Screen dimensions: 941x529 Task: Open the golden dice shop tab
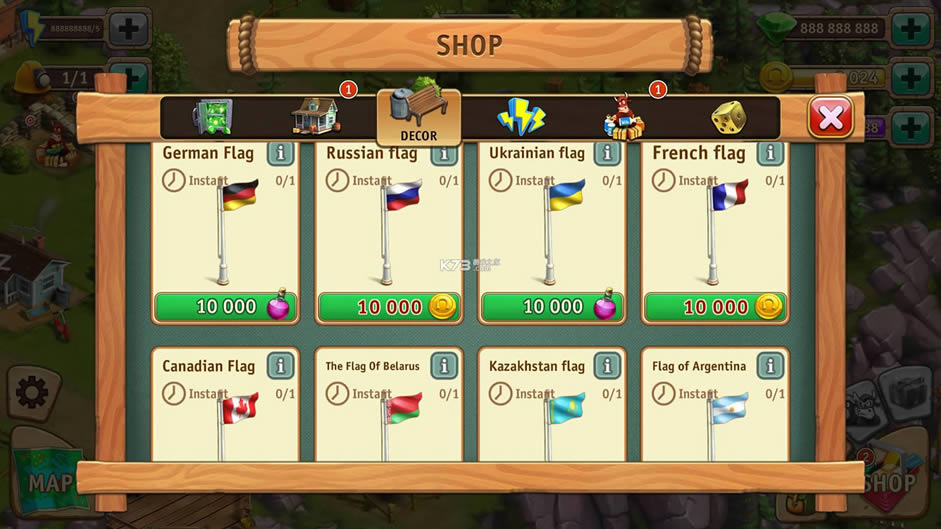[x=727, y=118]
